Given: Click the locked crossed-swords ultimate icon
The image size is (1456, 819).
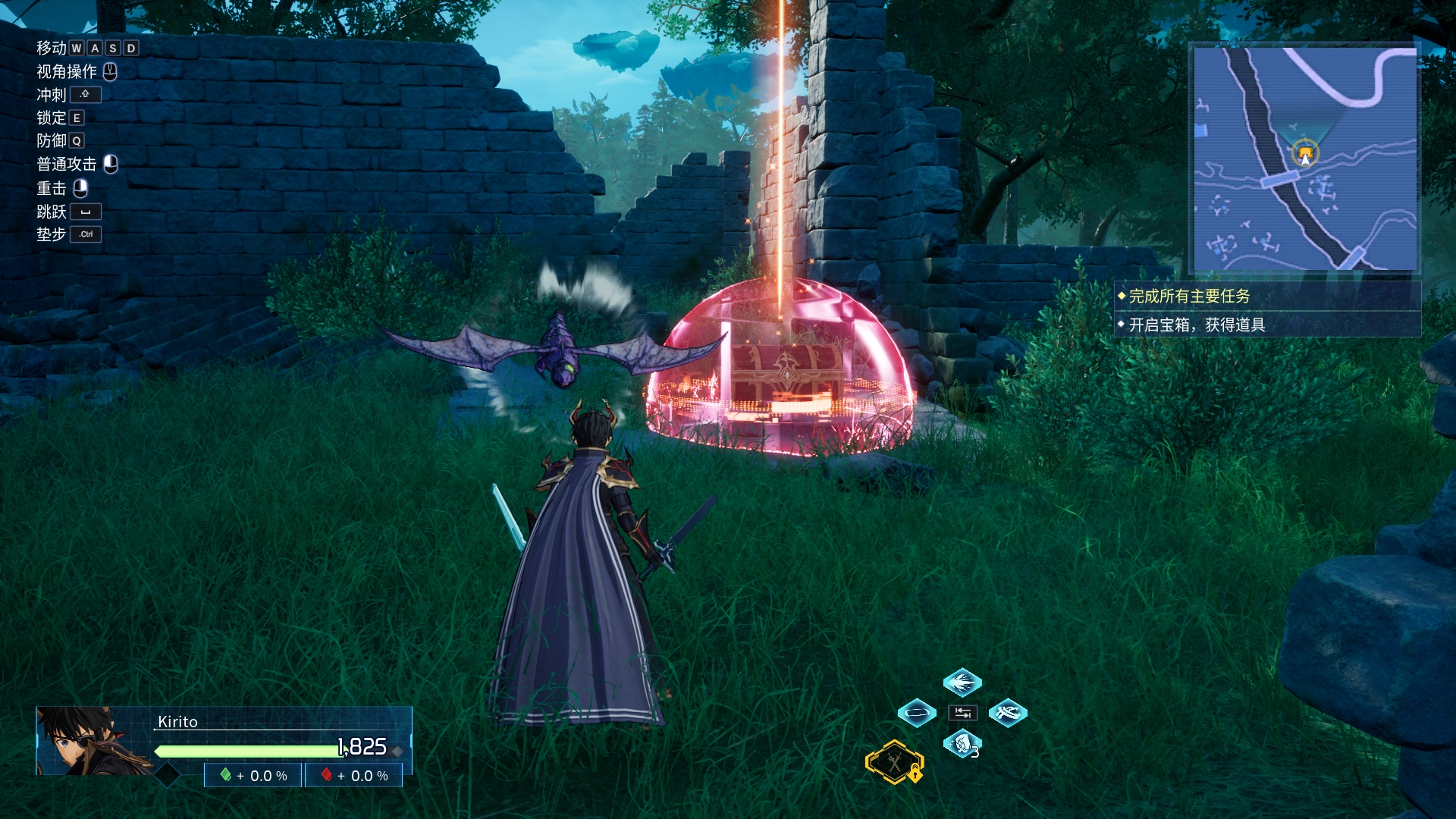Looking at the screenshot, I should [x=895, y=761].
